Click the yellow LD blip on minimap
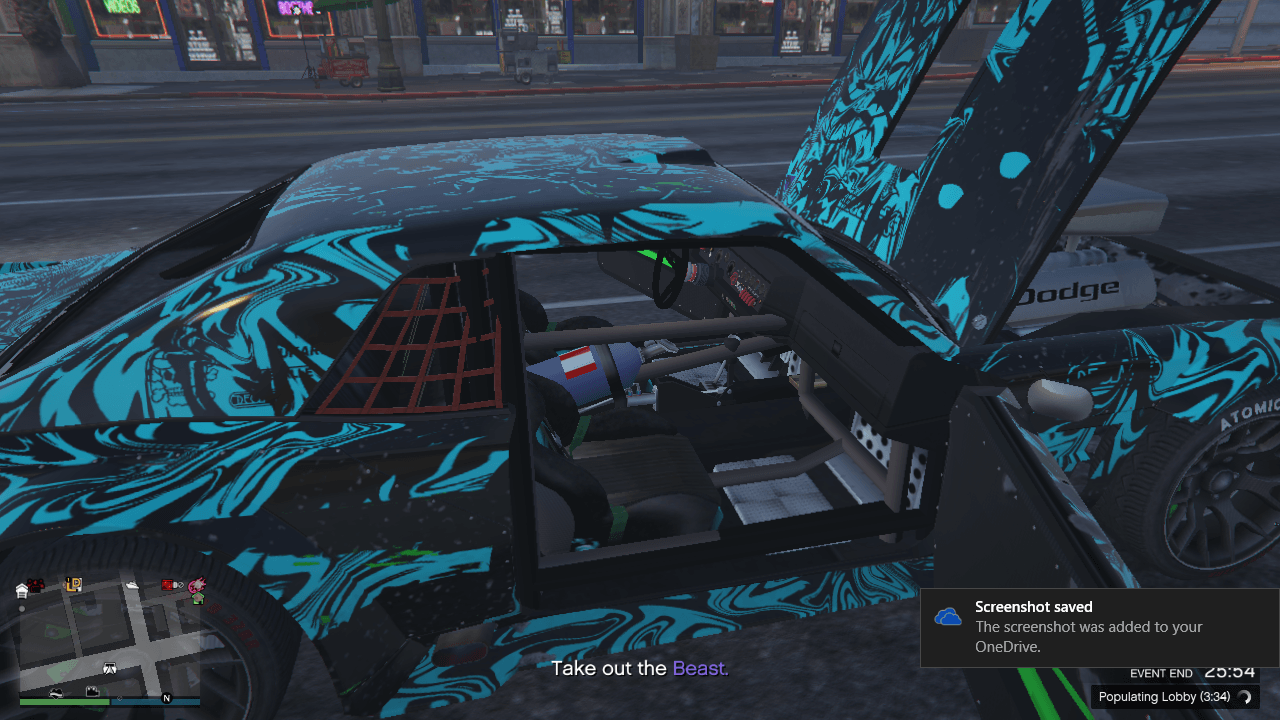Image resolution: width=1280 pixels, height=720 pixels. (73, 584)
